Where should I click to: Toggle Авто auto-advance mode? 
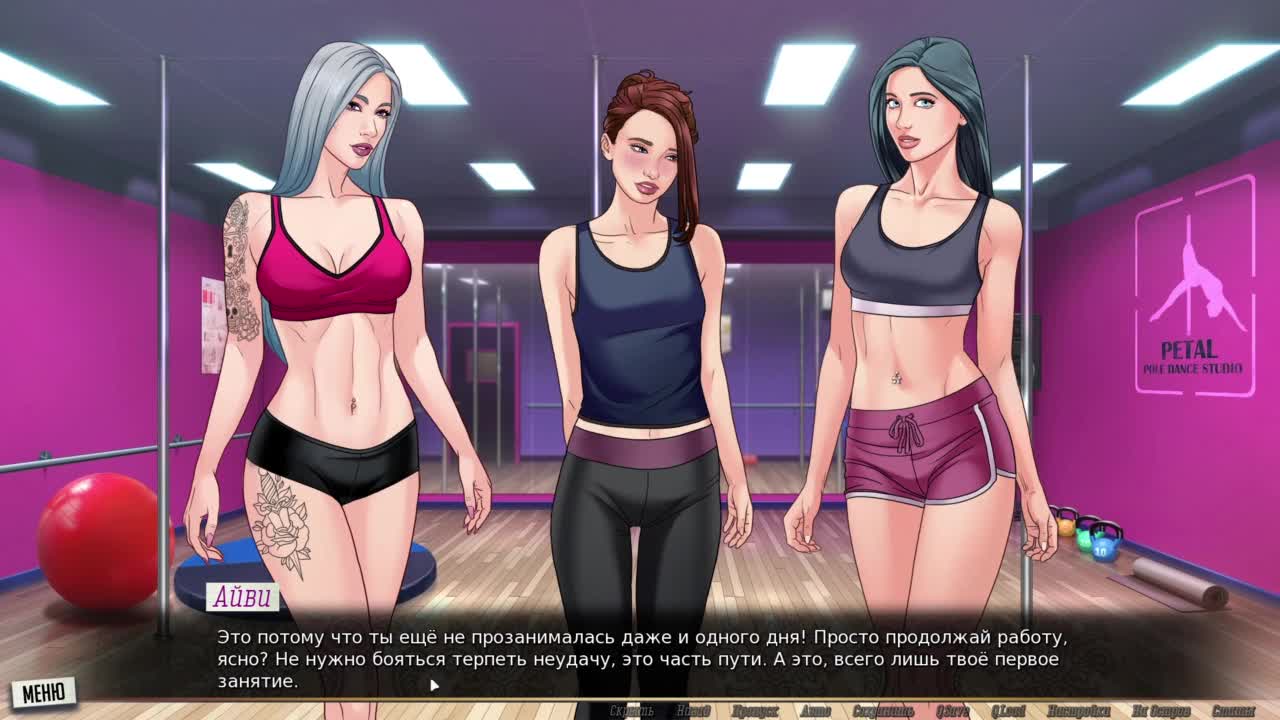point(815,711)
